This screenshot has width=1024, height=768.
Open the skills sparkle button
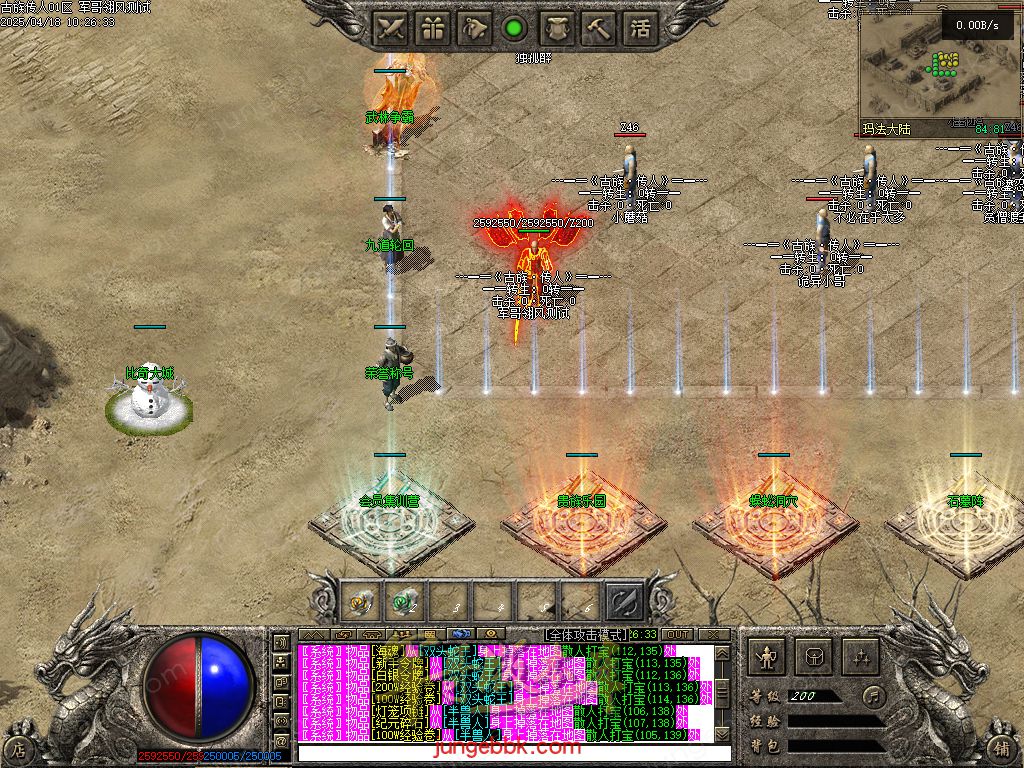tap(859, 656)
